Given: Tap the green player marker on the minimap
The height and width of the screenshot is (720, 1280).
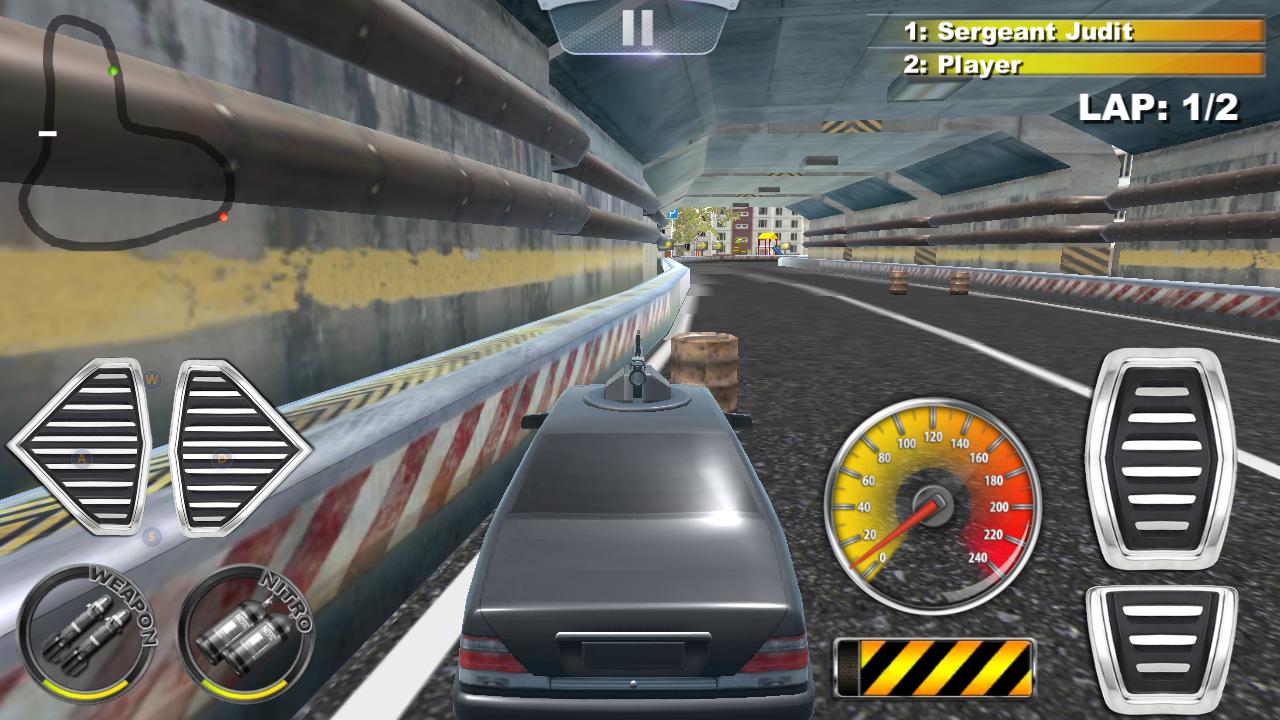Looking at the screenshot, I should coord(112,72).
